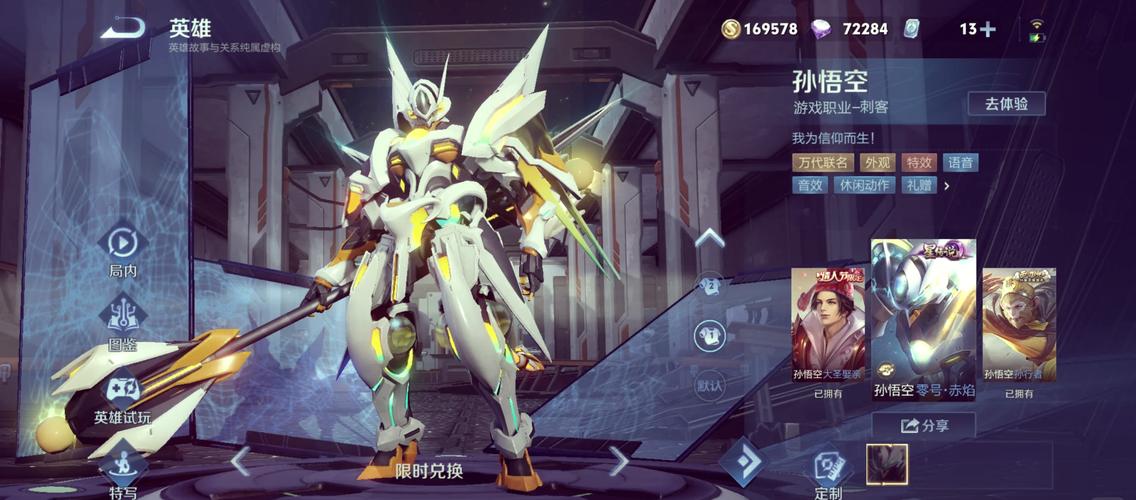This screenshot has width=1136, height=500.
Task: Click the upward chevron above form options
Action: 709,238
